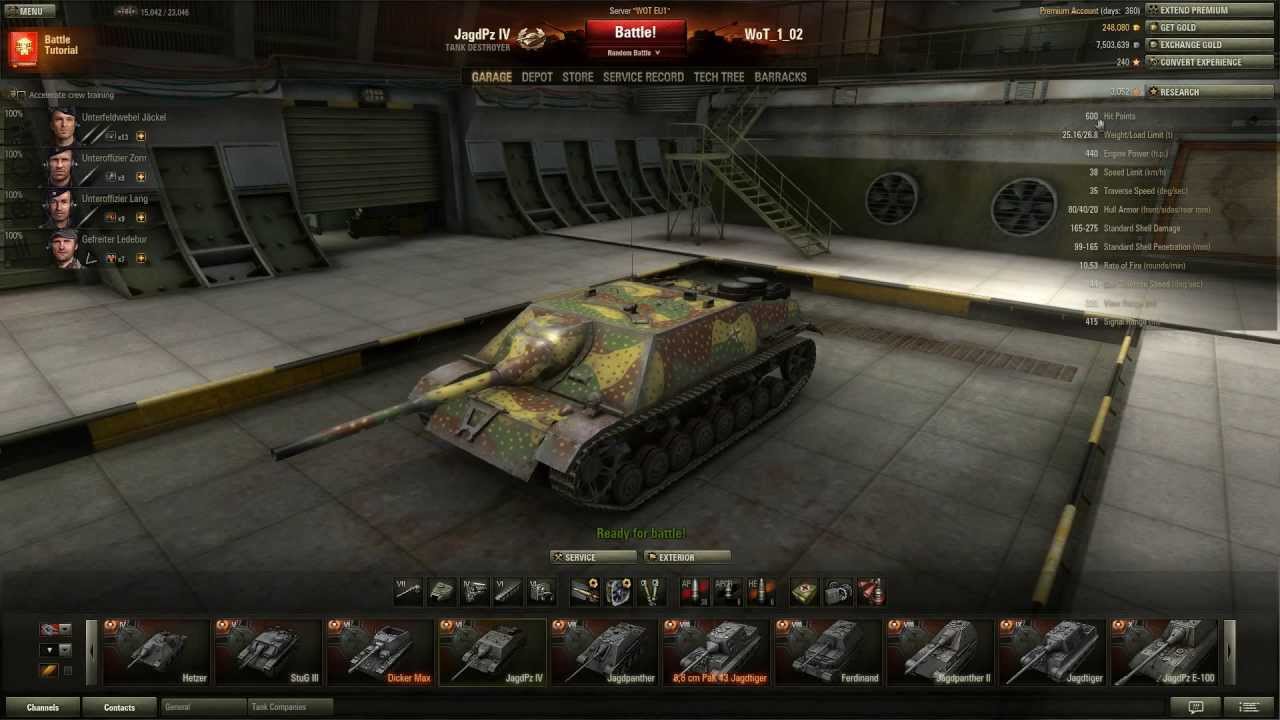This screenshot has width=1280, height=720.
Task: Choose the Ferdinand tank thumbnail
Action: click(x=828, y=652)
